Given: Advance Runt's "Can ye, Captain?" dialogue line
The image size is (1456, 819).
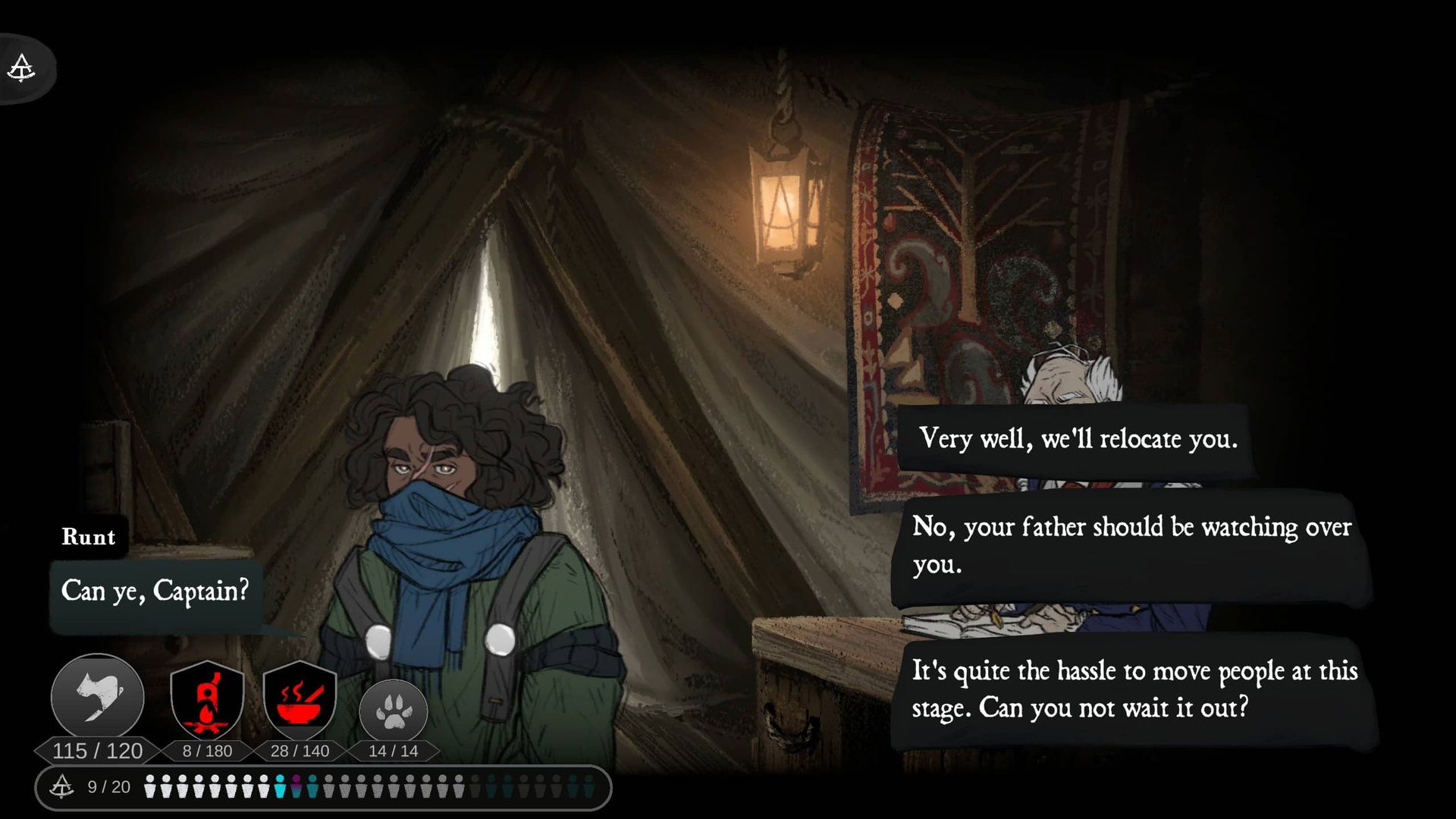Looking at the screenshot, I should point(155,591).
